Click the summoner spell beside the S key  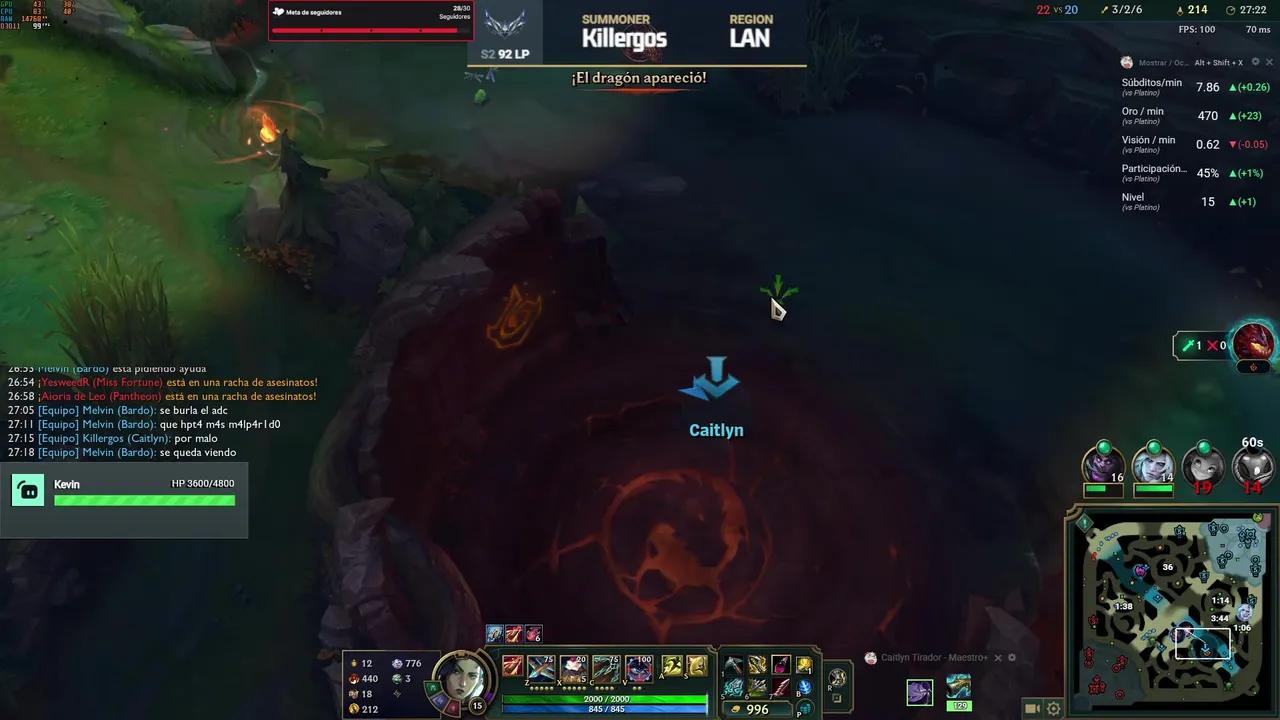click(x=697, y=667)
